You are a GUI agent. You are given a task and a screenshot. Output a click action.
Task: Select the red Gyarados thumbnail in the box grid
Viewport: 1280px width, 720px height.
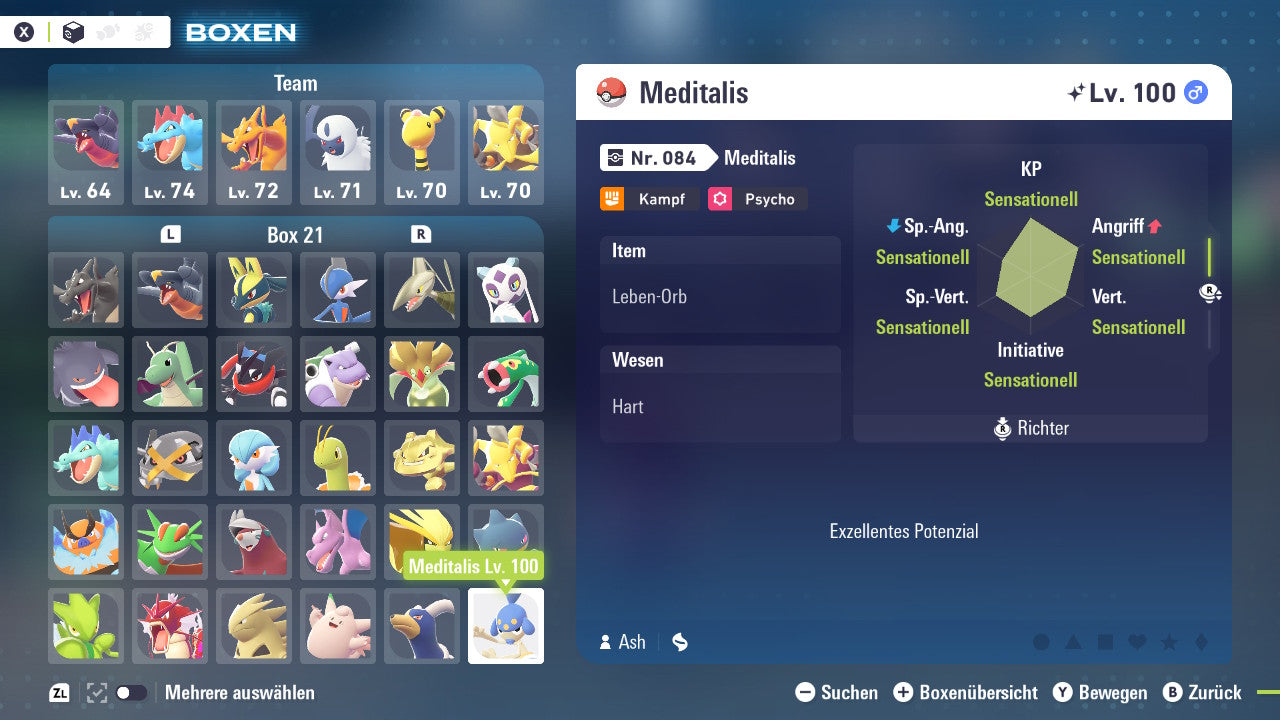click(x=169, y=626)
